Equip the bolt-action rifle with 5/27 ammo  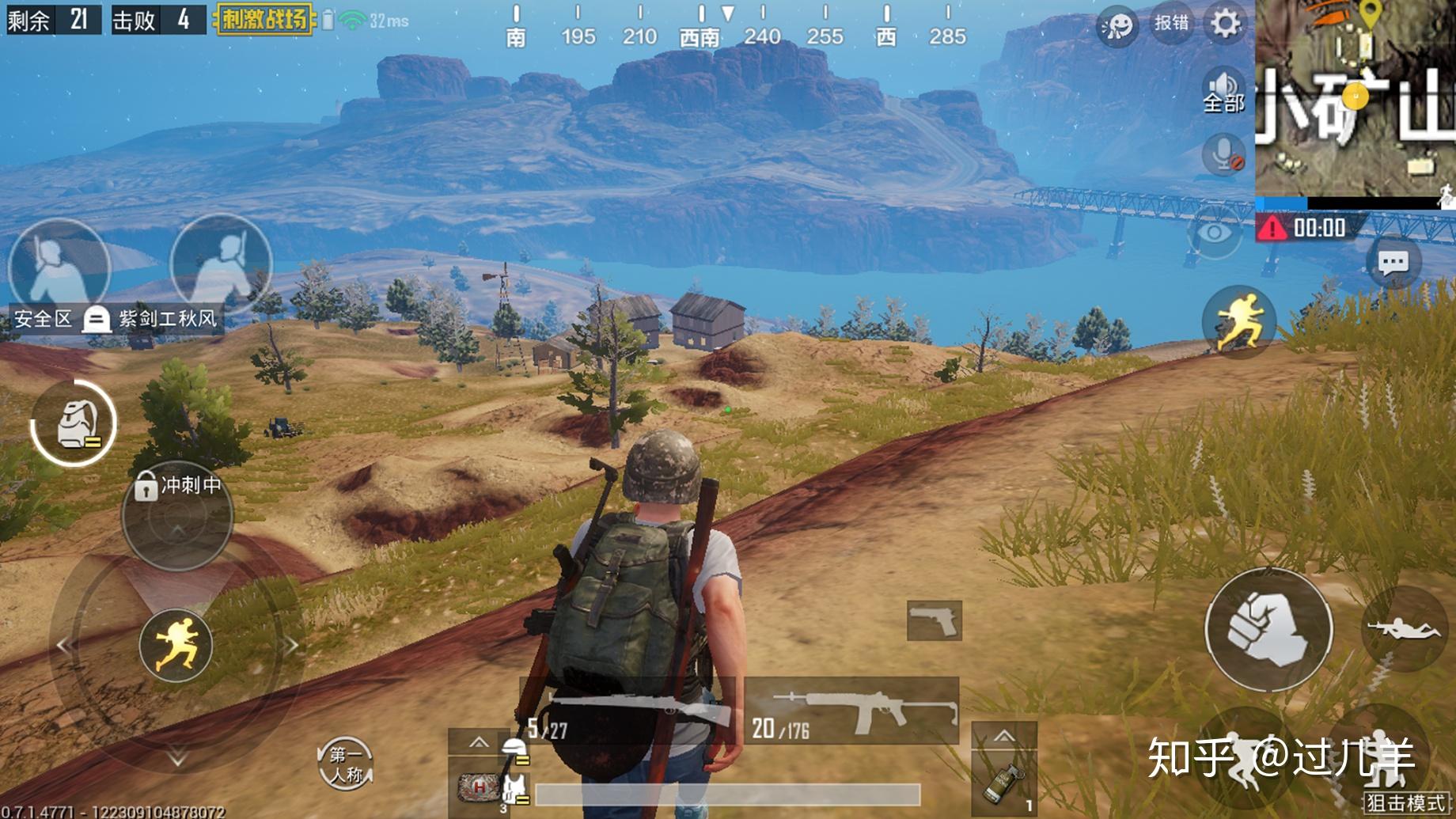pyautogui.click(x=627, y=710)
